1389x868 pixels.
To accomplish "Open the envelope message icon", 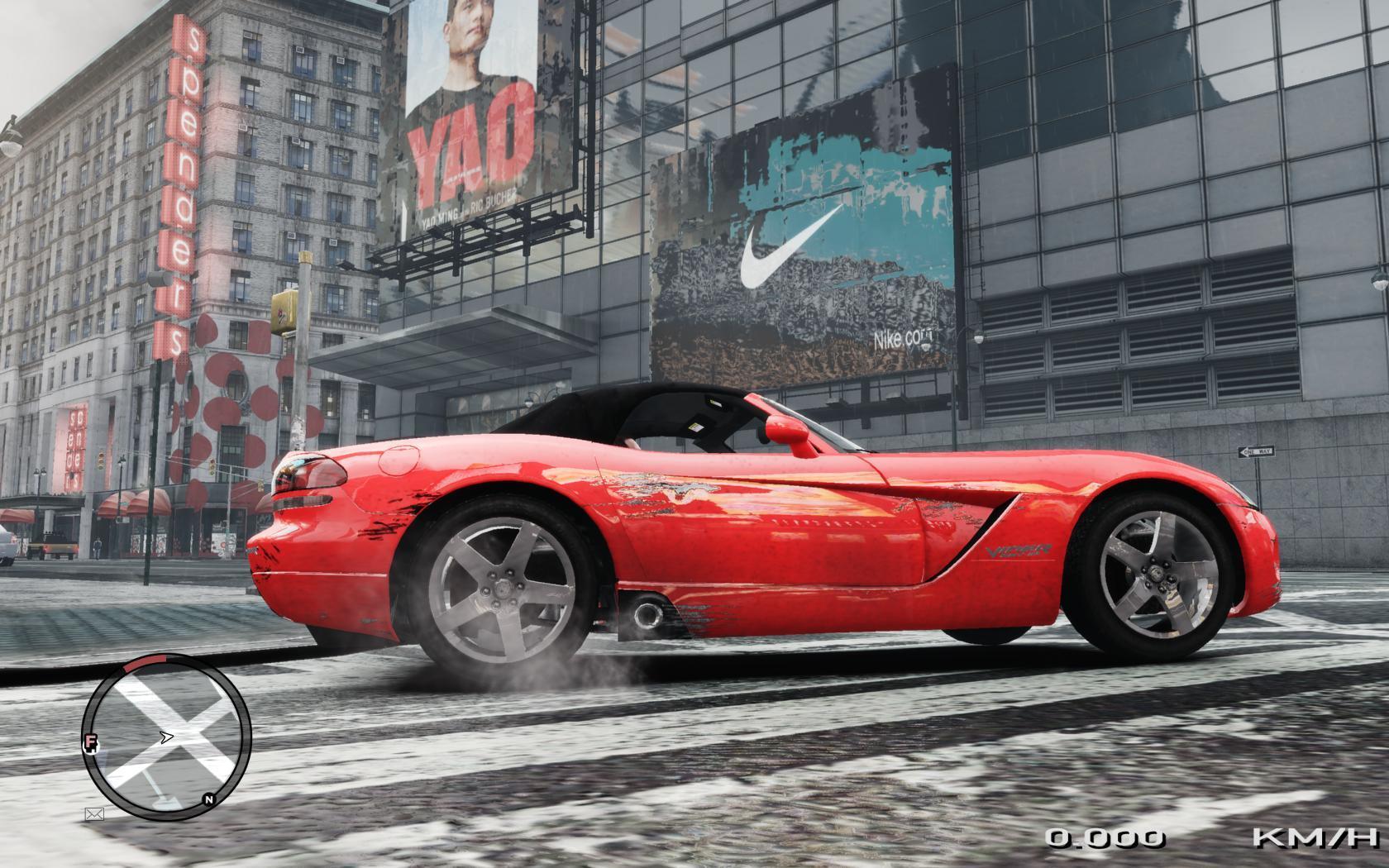I will [94, 814].
